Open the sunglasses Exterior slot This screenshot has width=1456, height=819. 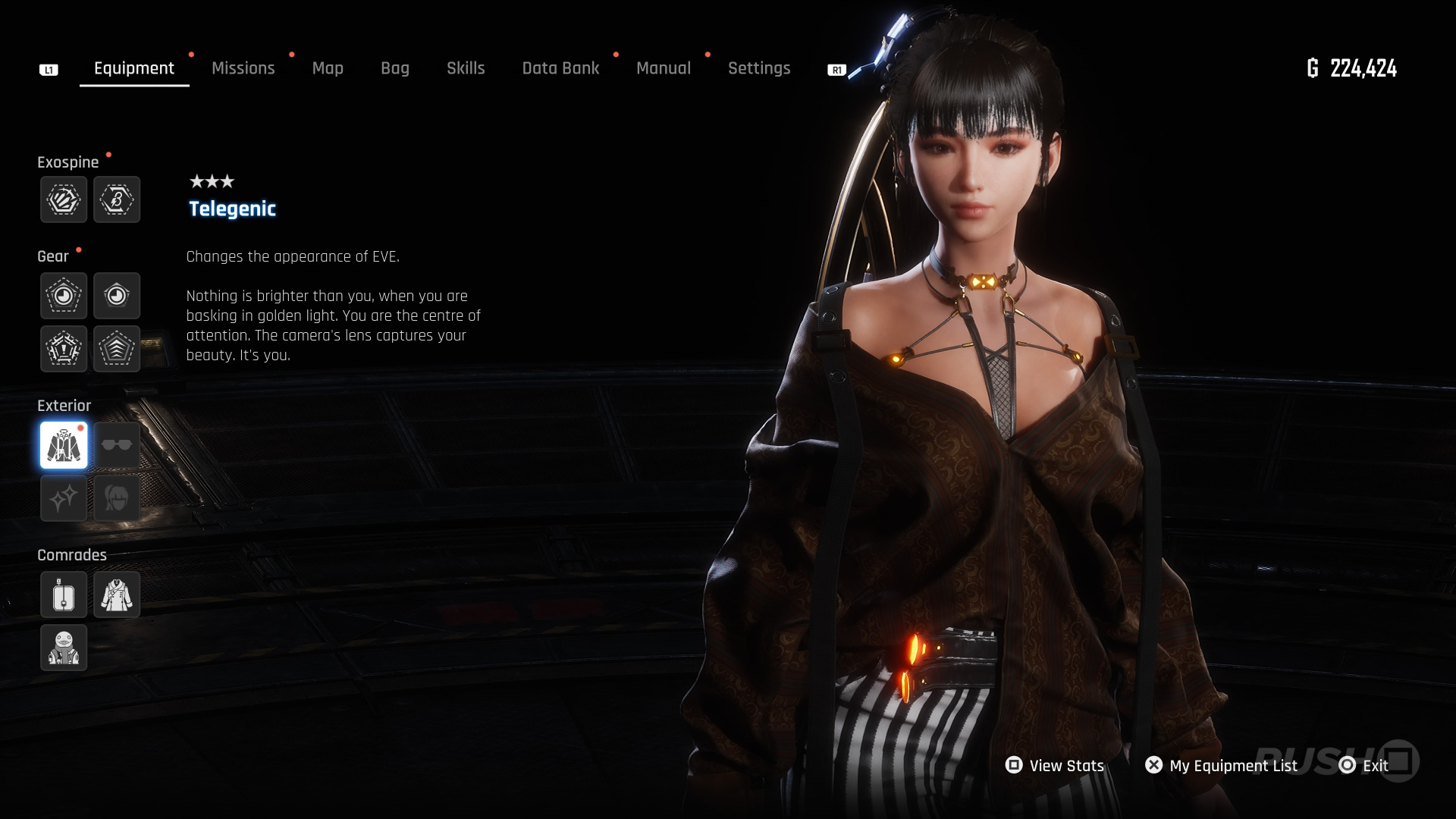coord(117,445)
